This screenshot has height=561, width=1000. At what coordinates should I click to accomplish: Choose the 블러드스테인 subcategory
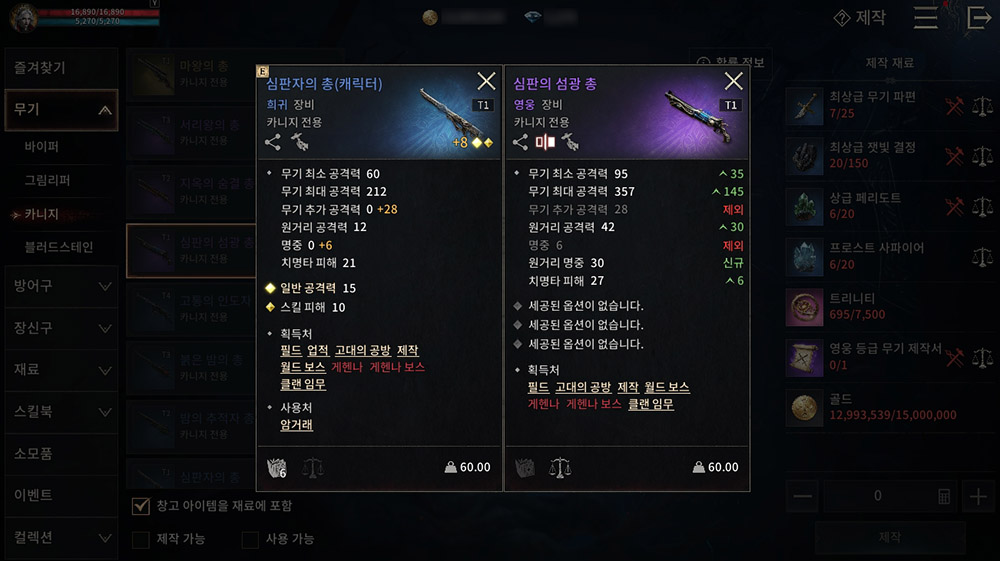coord(59,246)
